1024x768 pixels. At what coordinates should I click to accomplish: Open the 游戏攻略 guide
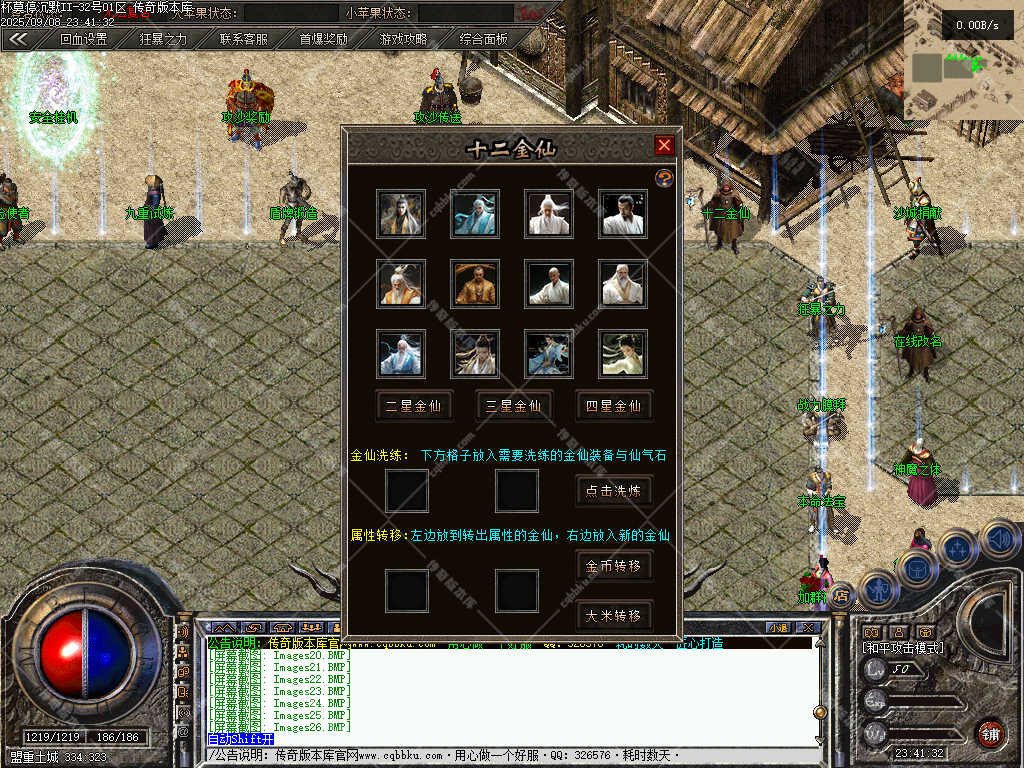[x=403, y=39]
